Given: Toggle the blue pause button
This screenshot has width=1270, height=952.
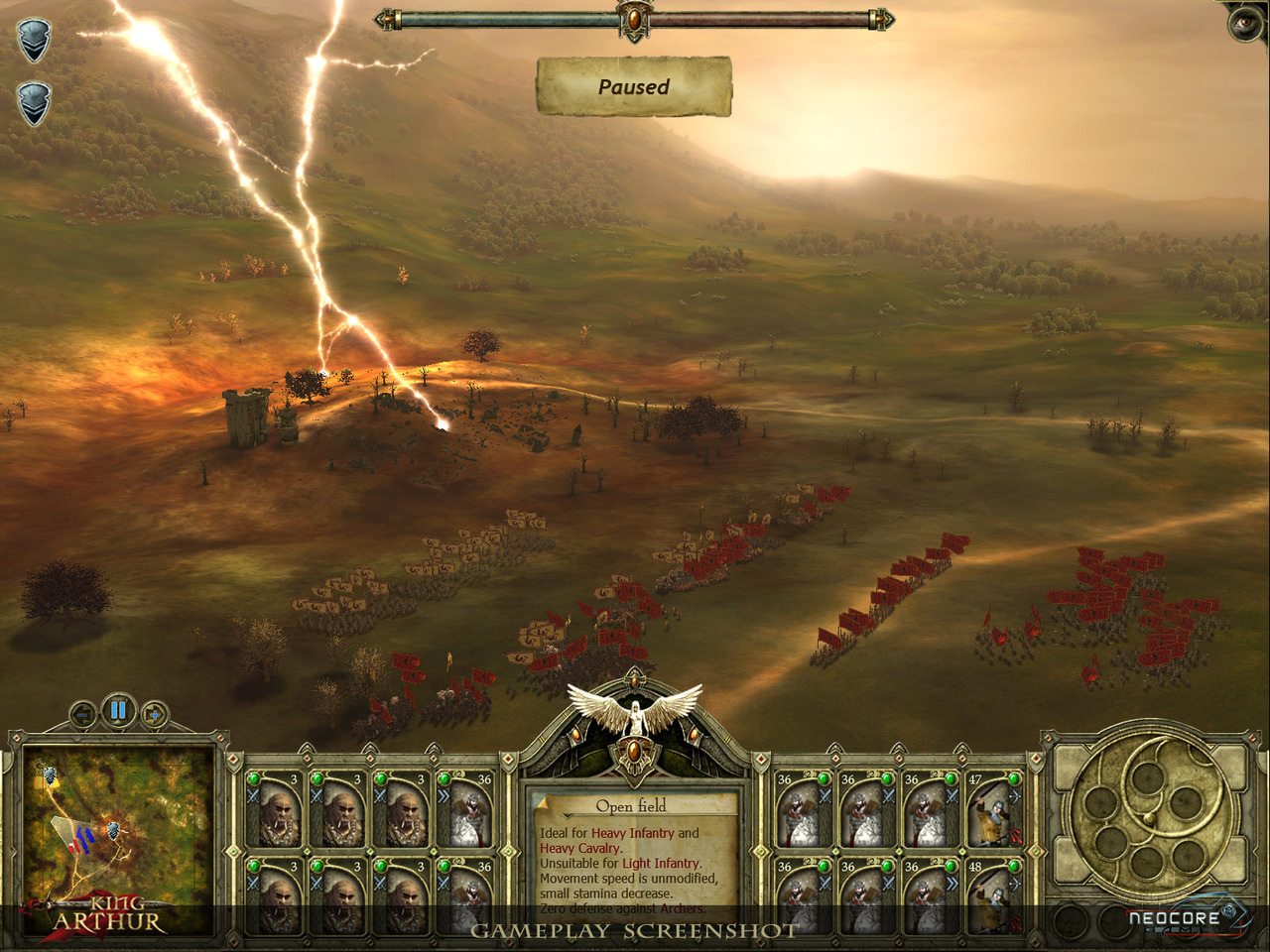Looking at the screenshot, I should (x=118, y=710).
